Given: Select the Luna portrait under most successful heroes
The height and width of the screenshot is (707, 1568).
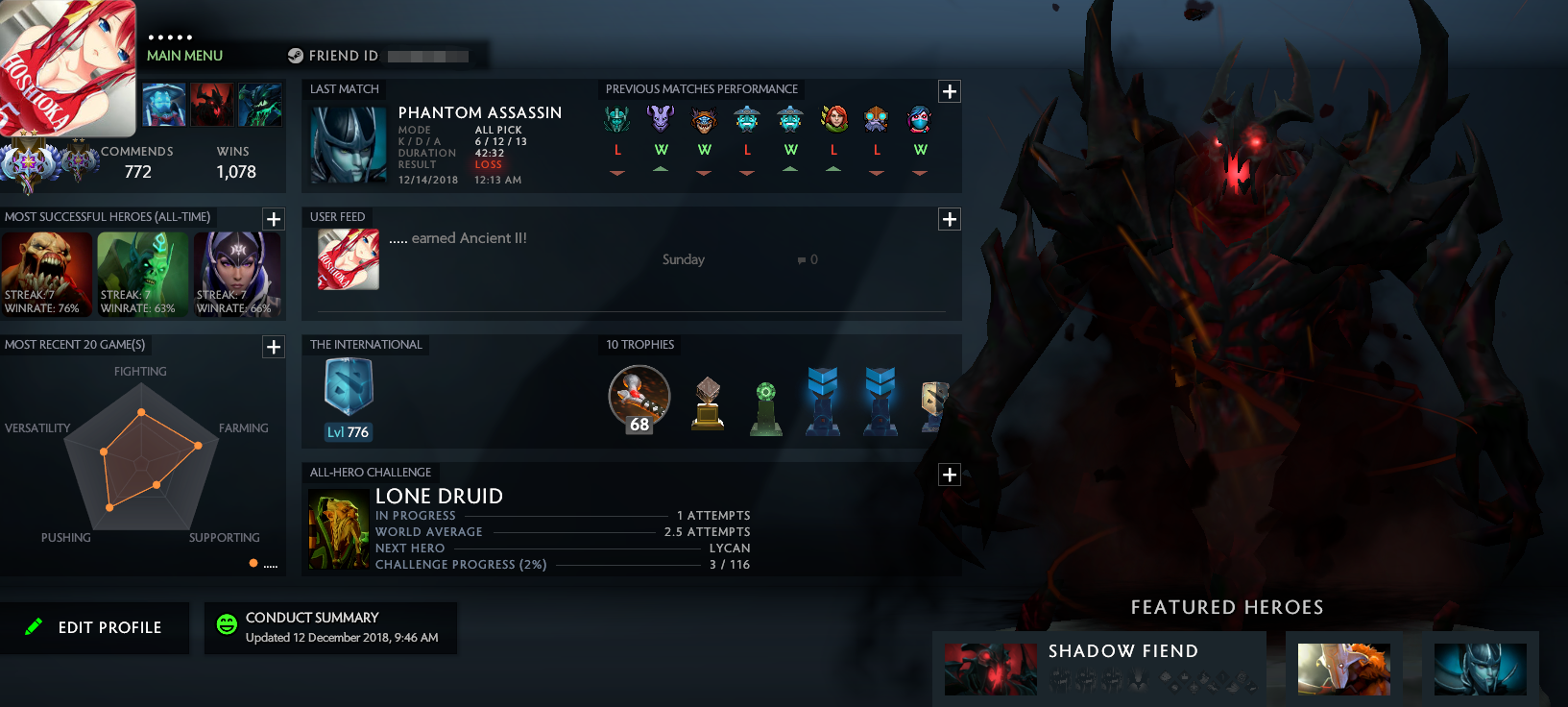Looking at the screenshot, I should [x=237, y=274].
